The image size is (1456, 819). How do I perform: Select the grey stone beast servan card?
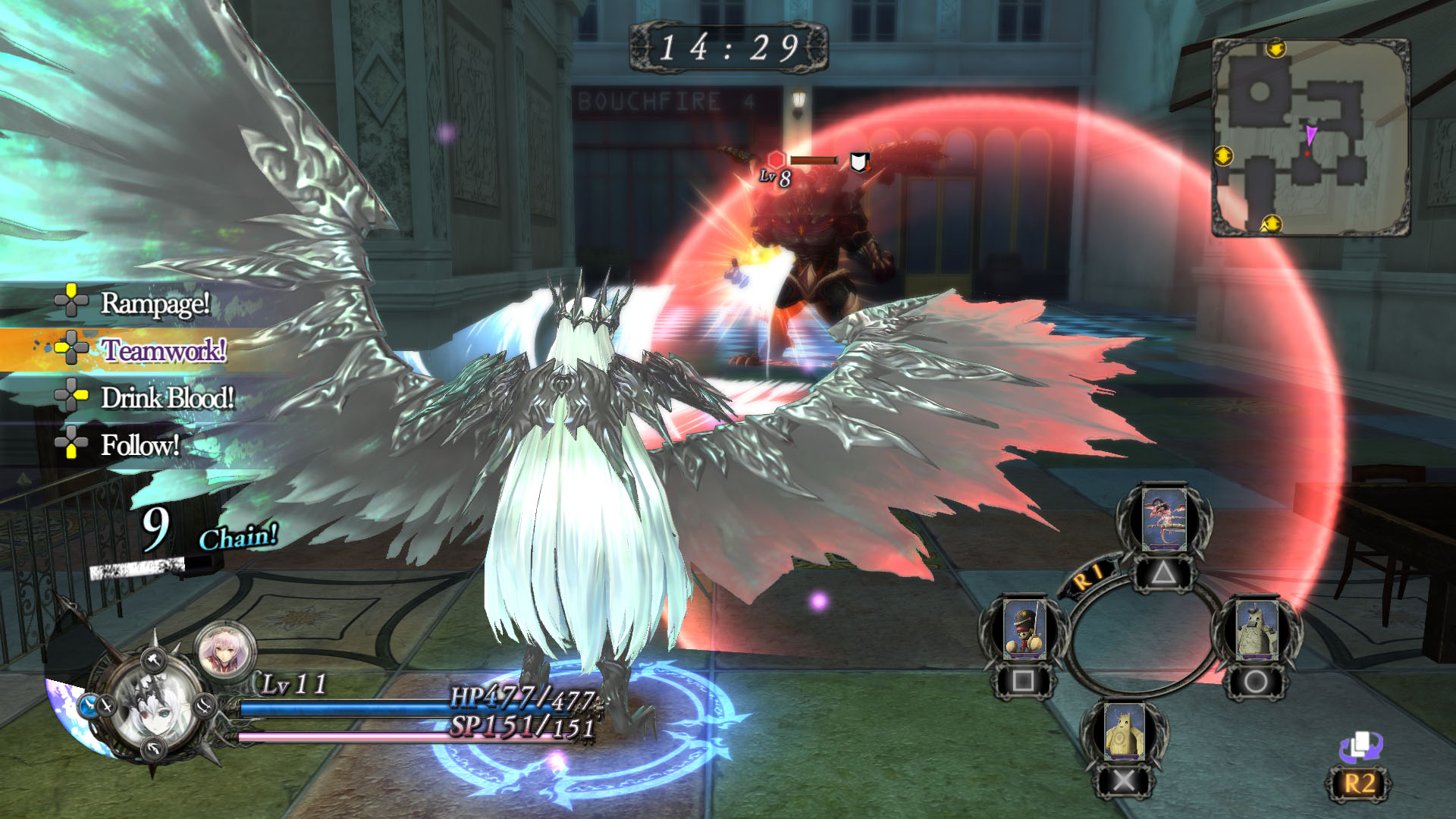[1257, 629]
